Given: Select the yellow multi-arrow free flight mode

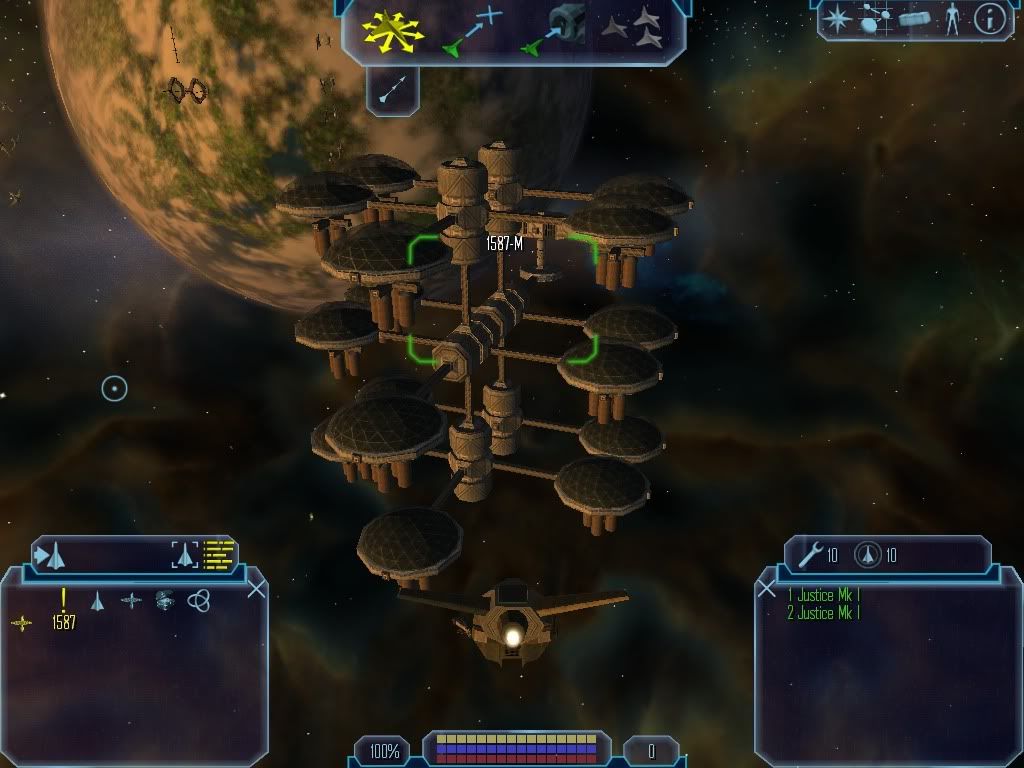Looking at the screenshot, I should tap(394, 30).
